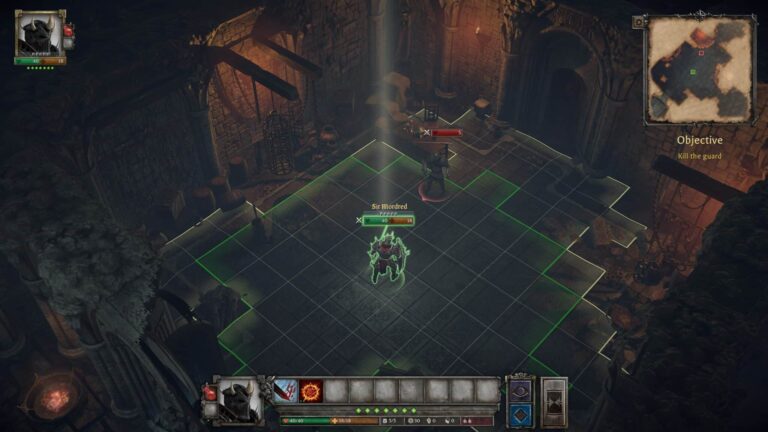Activate the bloody sword slash ability
This screenshot has width=768, height=432.
coord(286,390)
